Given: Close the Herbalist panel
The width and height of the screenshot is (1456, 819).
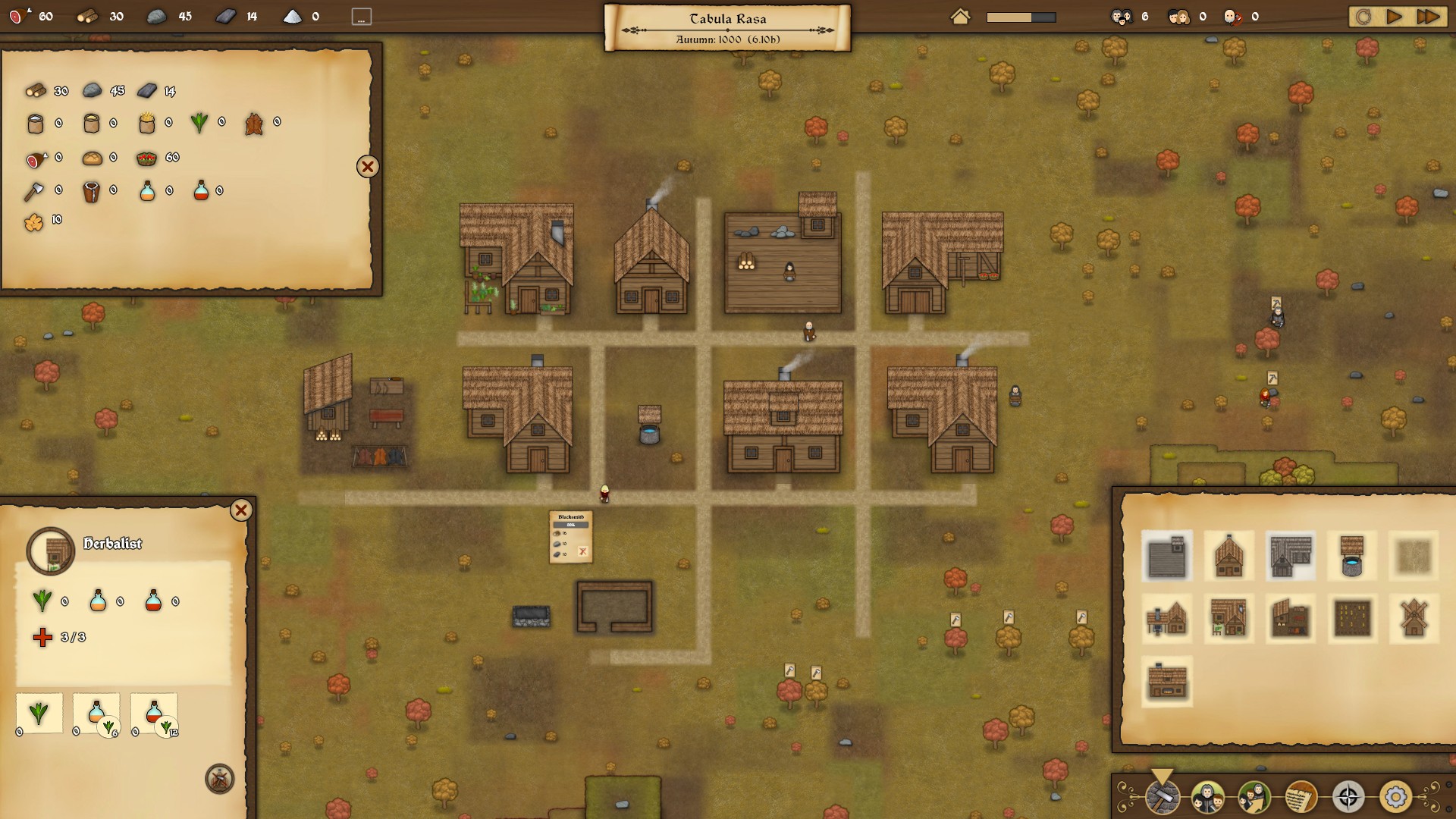Looking at the screenshot, I should coord(241,510).
